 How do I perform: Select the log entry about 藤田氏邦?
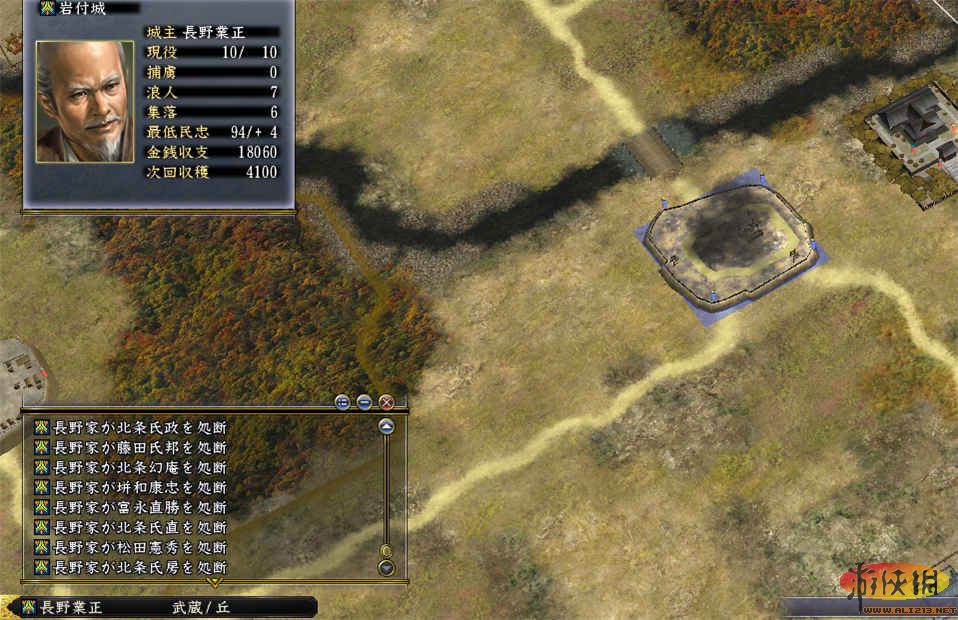click(140, 447)
